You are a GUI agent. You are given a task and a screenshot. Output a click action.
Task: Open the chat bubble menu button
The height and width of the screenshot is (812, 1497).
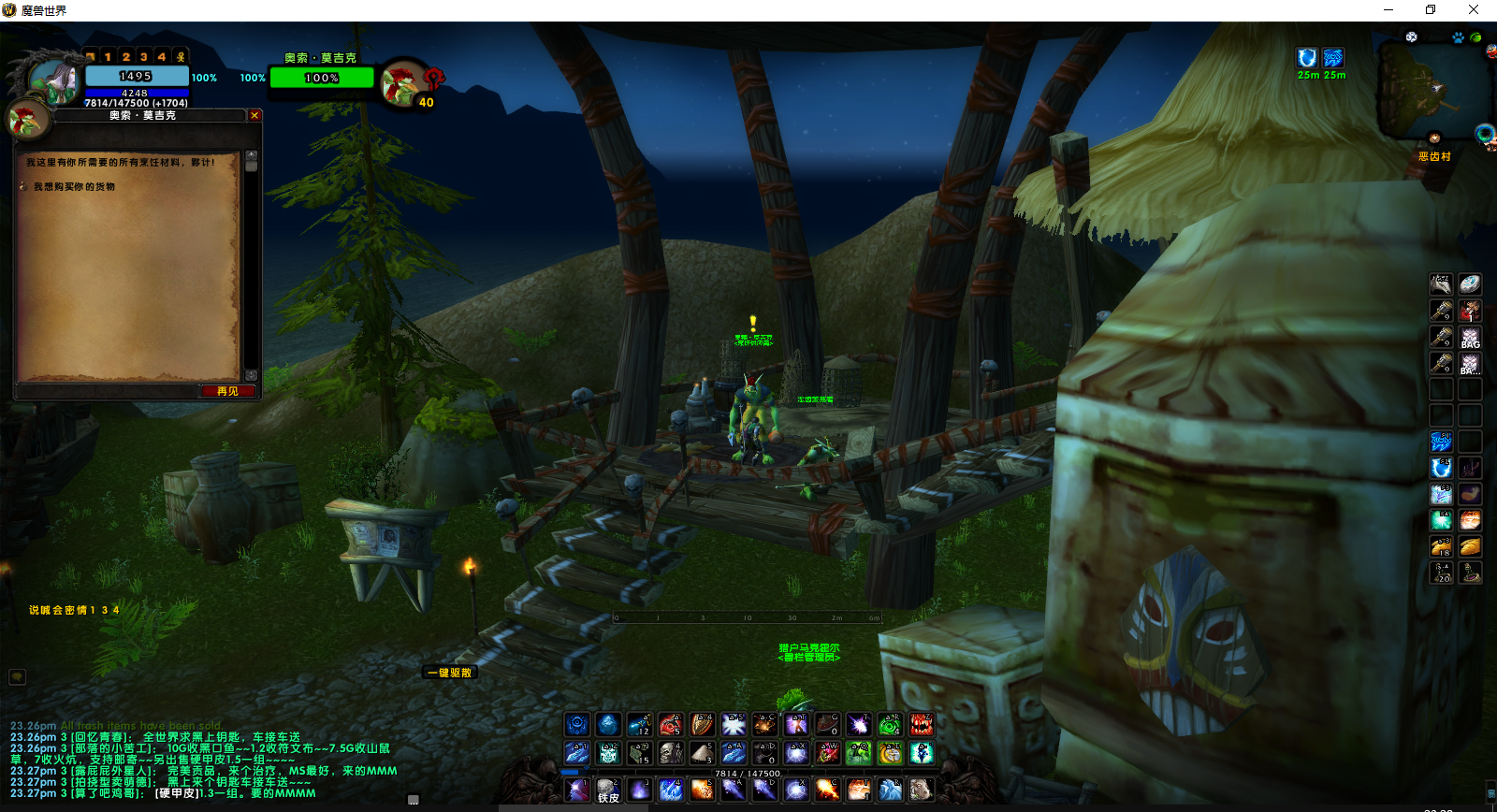(x=17, y=676)
